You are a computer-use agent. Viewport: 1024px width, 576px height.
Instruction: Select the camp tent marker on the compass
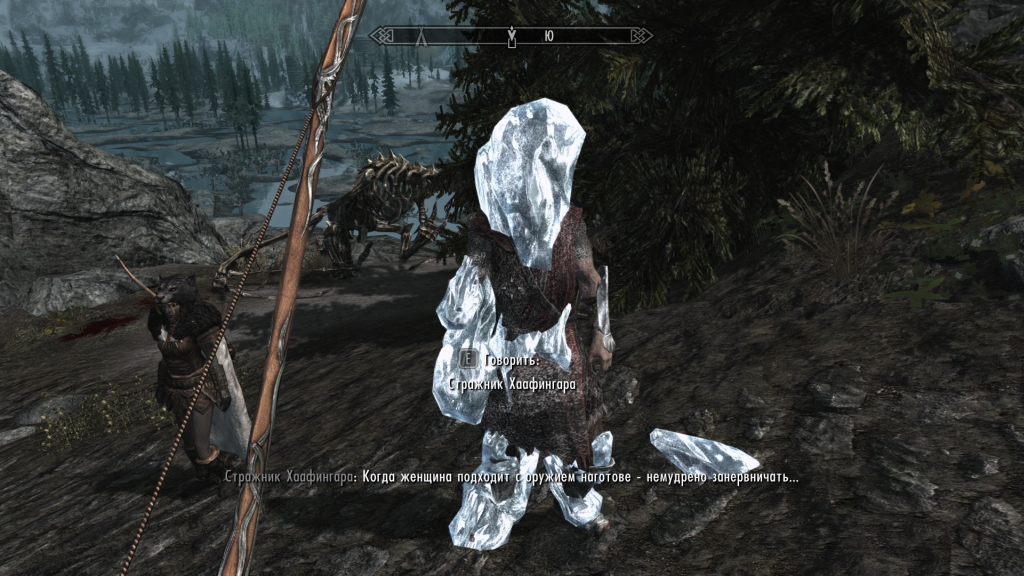pos(421,37)
